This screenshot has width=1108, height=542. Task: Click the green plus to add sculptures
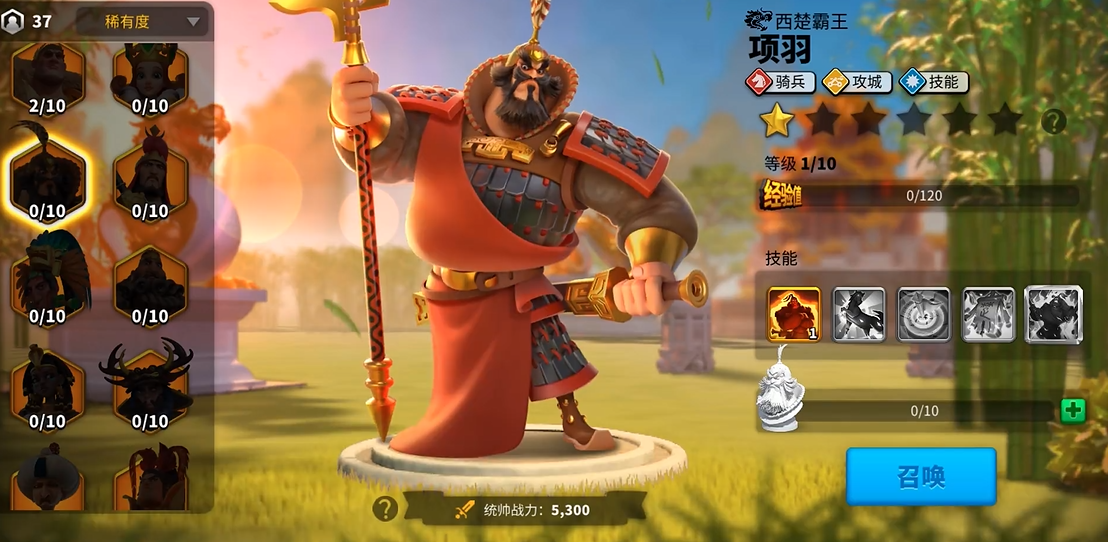point(1073,410)
